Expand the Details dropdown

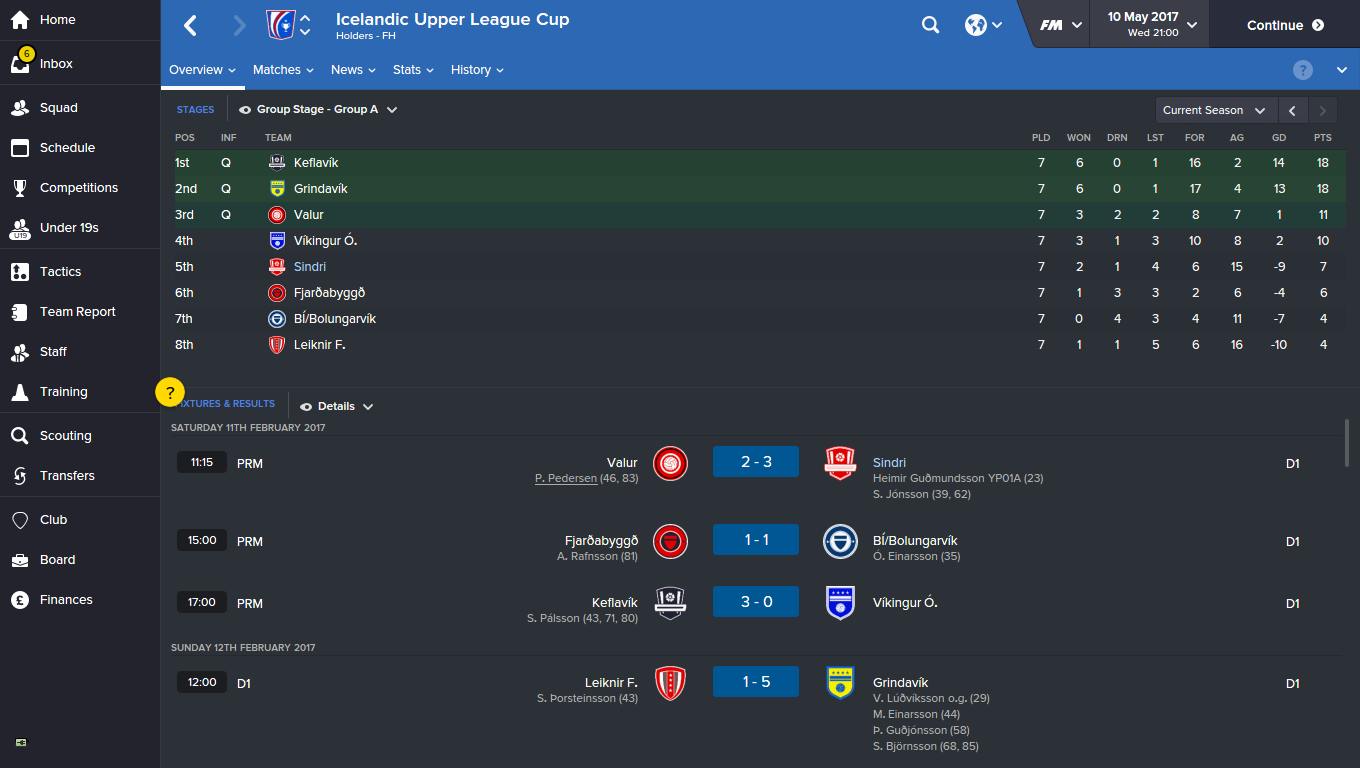[336, 406]
